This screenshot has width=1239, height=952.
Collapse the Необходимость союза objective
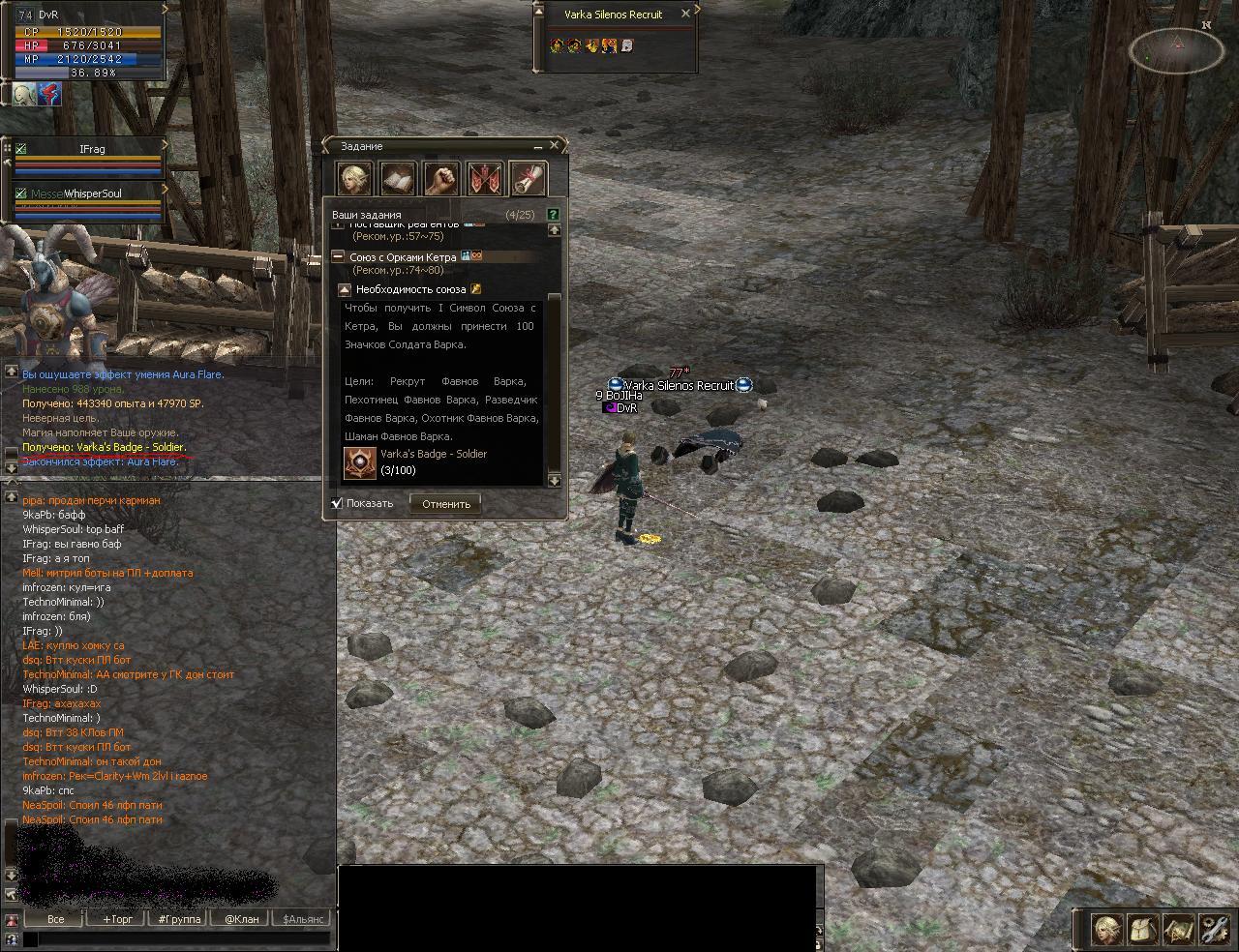pyautogui.click(x=345, y=289)
